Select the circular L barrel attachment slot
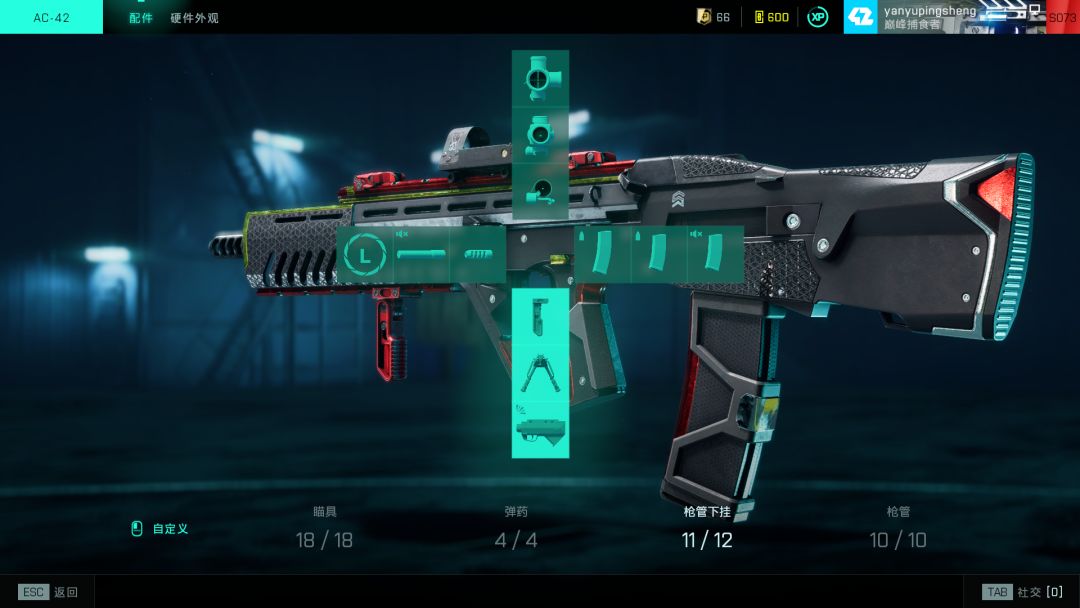The height and width of the screenshot is (608, 1080). (364, 255)
